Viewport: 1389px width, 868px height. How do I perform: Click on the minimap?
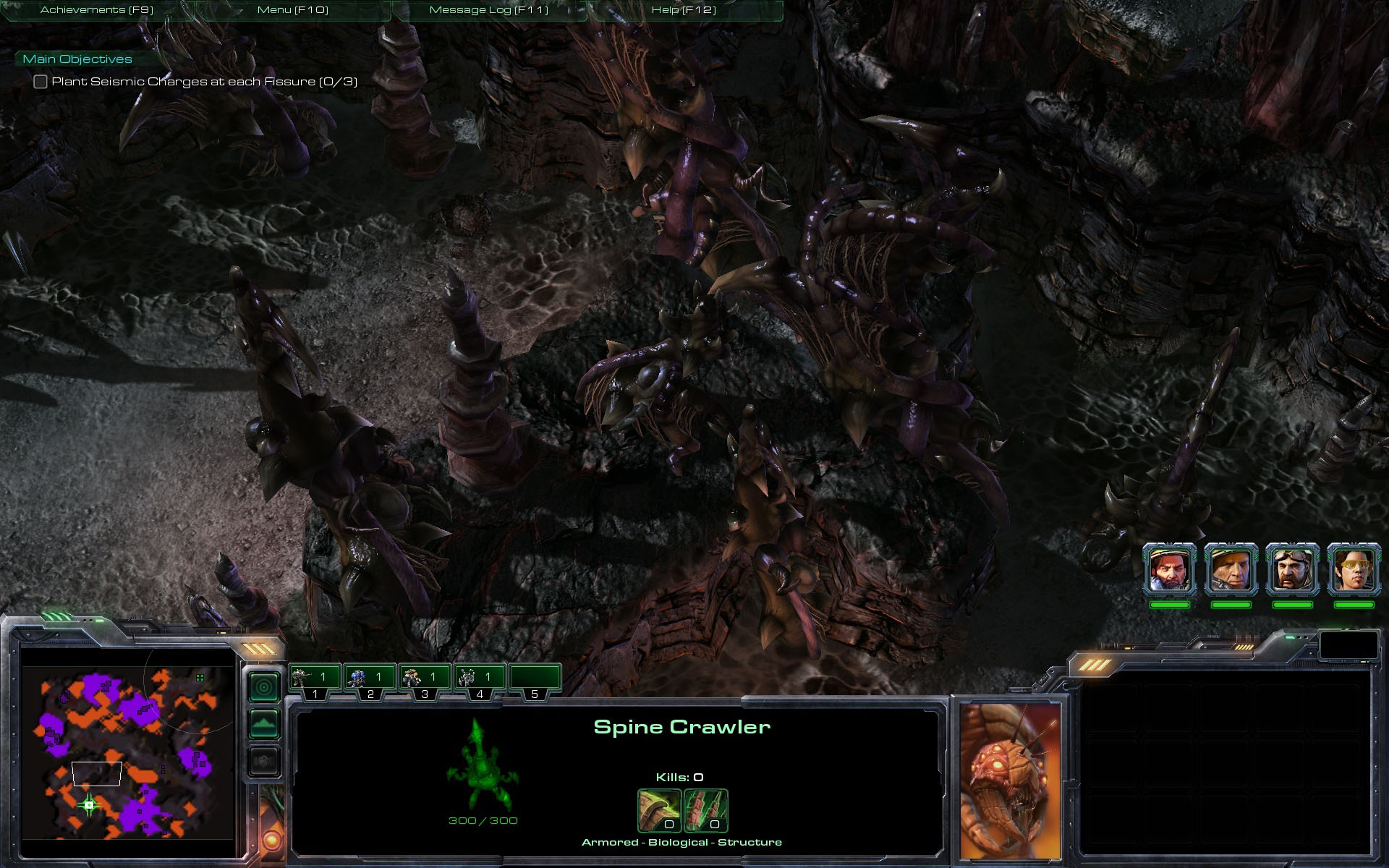[128, 752]
